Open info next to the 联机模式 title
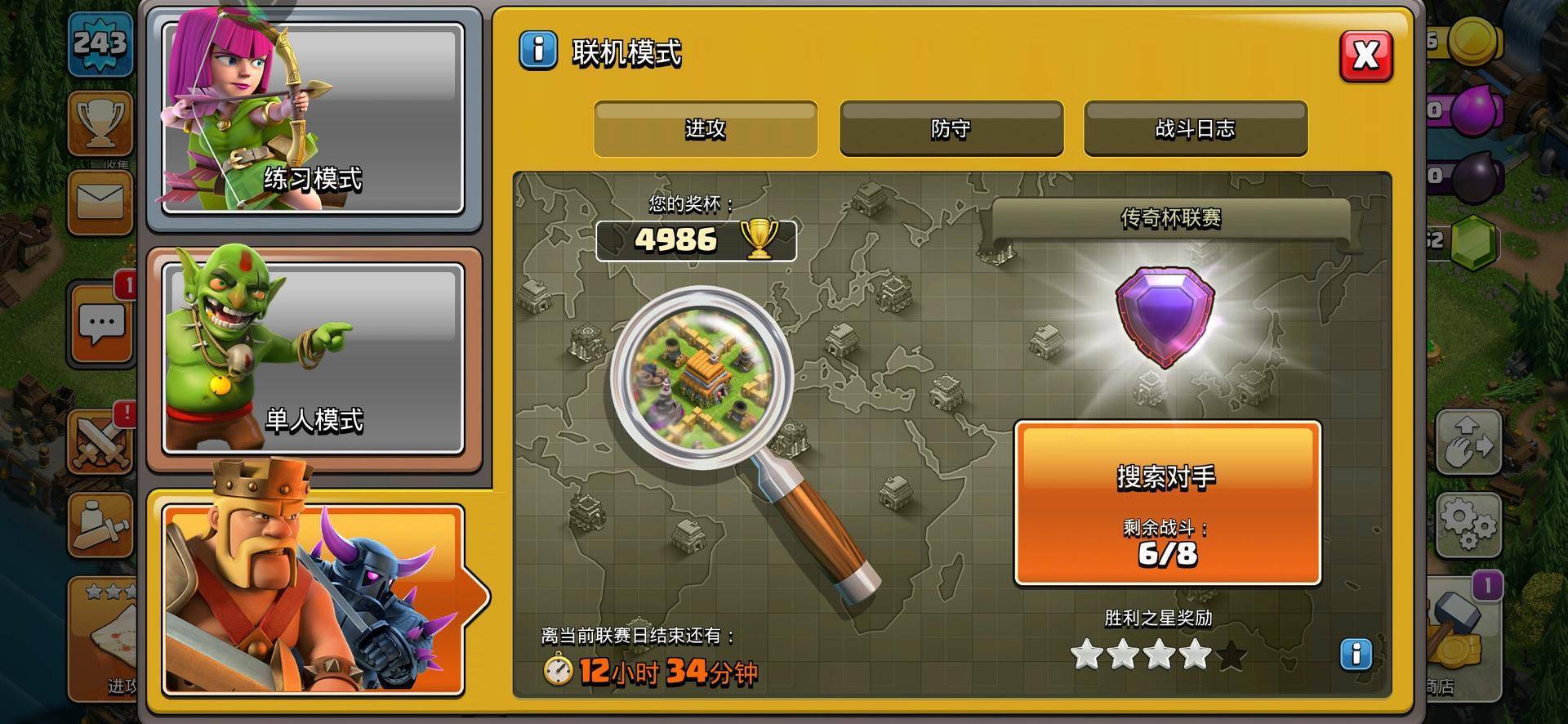The width and height of the screenshot is (1568, 724). [x=538, y=51]
